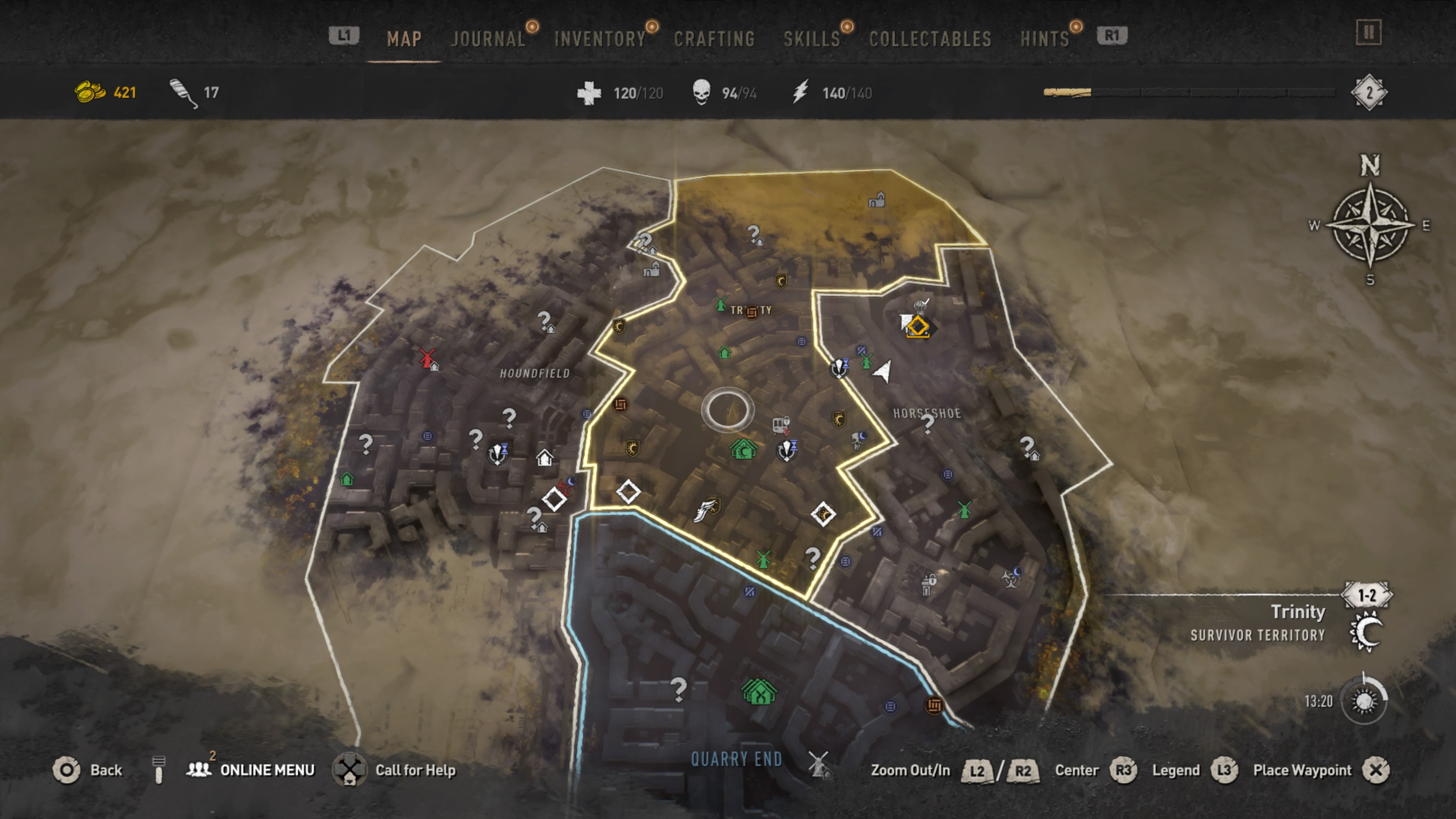
Task: Choose the Call for Help option
Action: 416,770
